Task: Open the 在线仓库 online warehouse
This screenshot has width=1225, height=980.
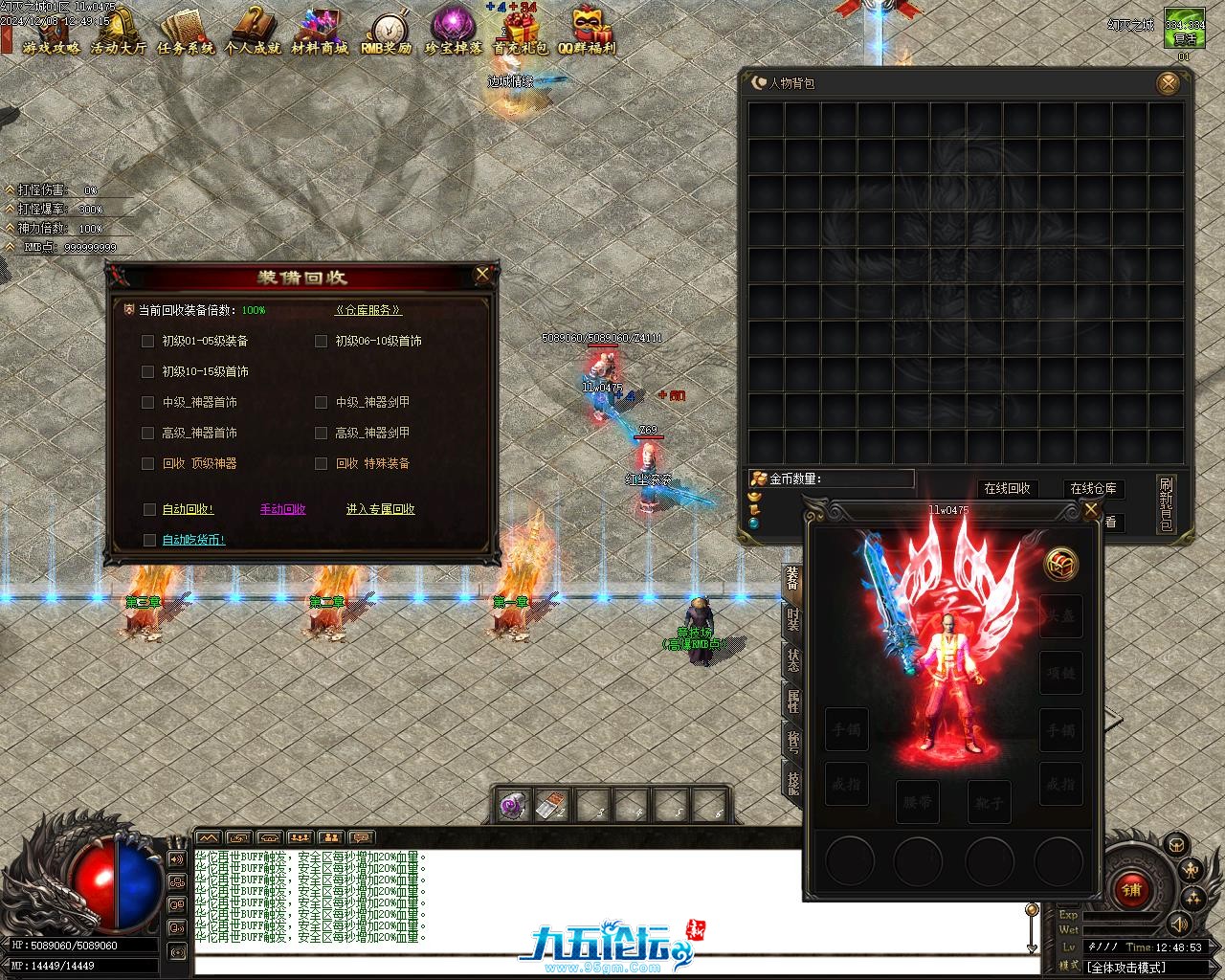Action: [1093, 488]
